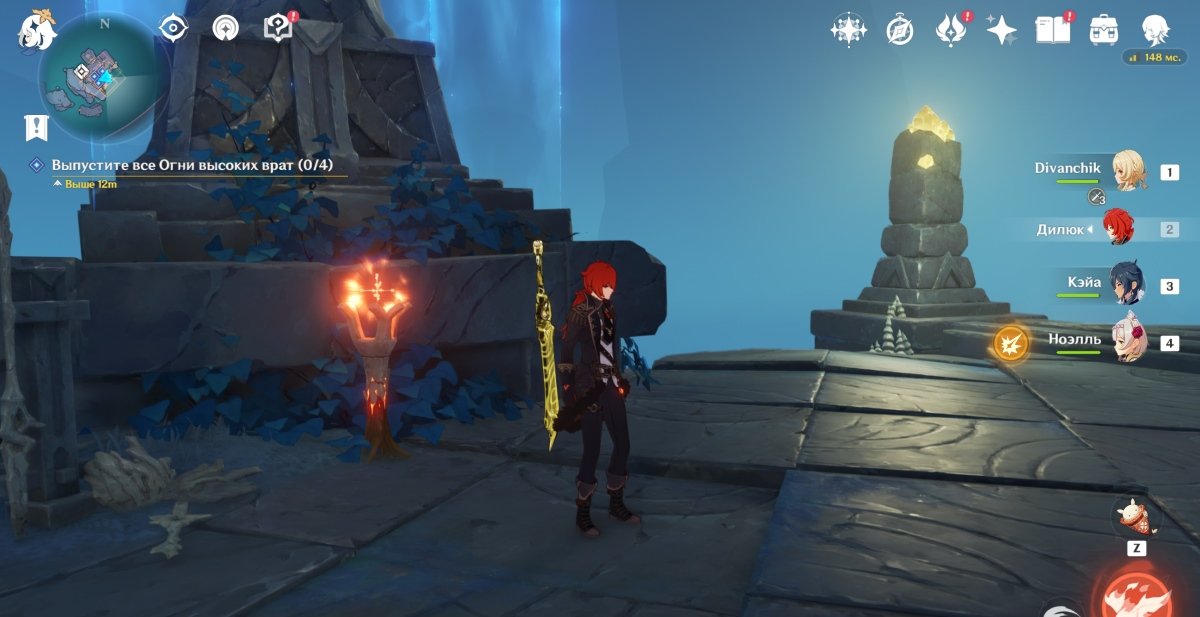Open the inventory backpack icon
This screenshot has width=1200, height=617.
pos(1104,30)
